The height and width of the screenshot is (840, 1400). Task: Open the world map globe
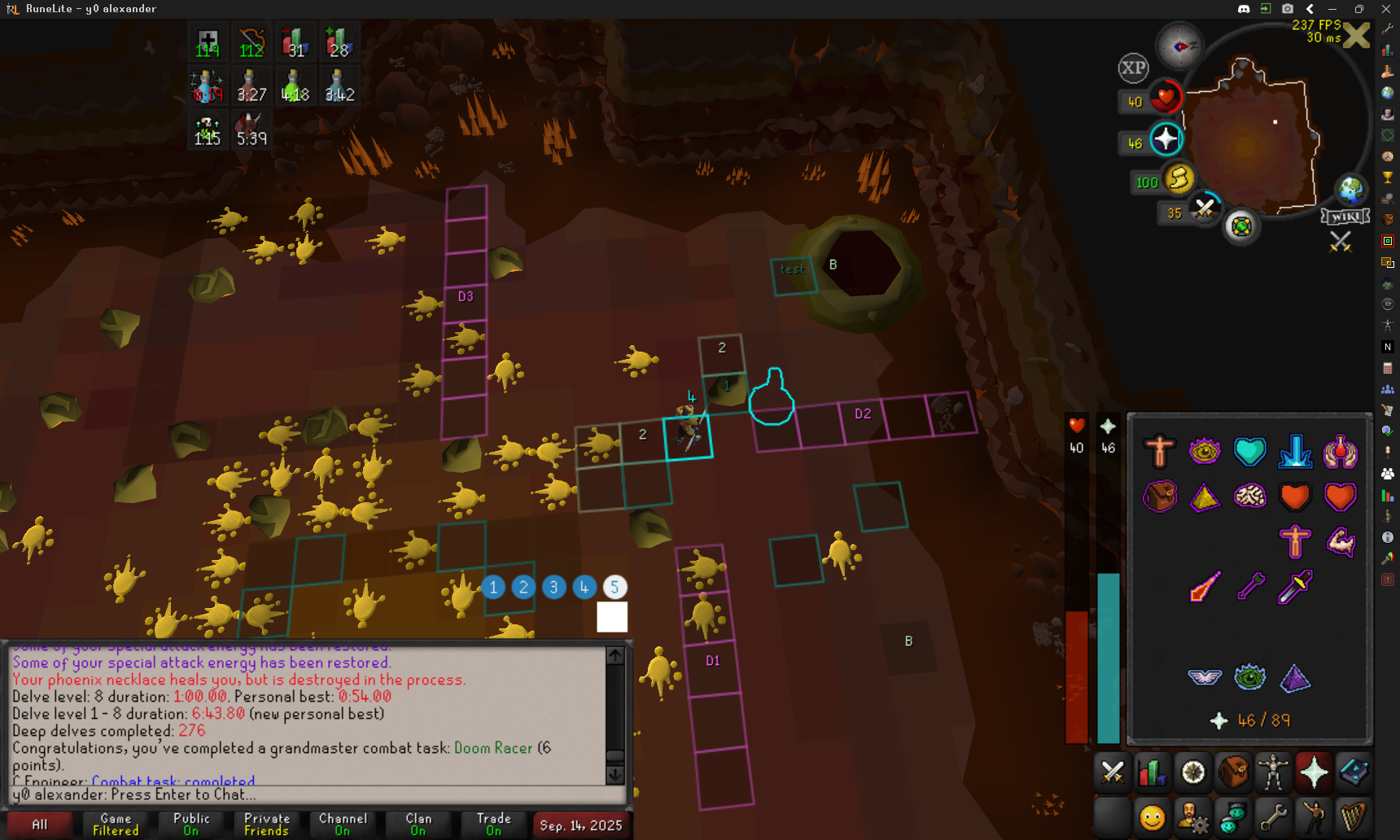1351,190
